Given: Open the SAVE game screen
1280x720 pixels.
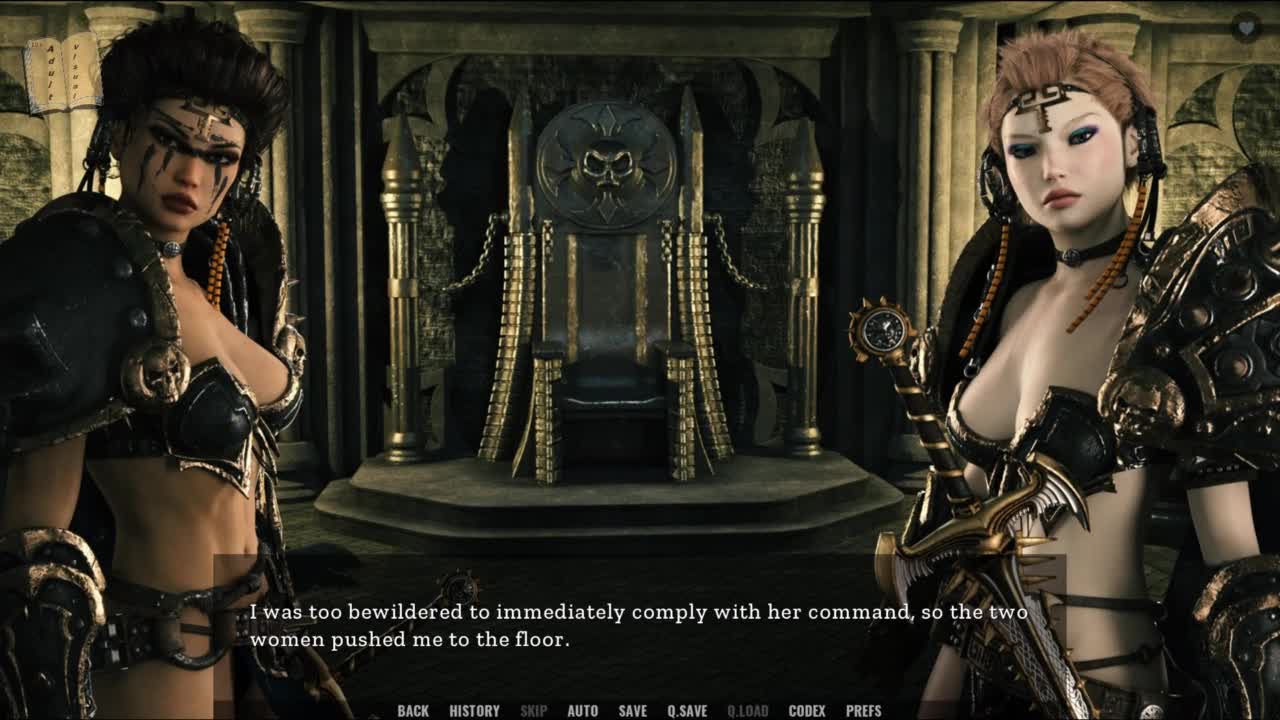Looking at the screenshot, I should coord(632,711).
